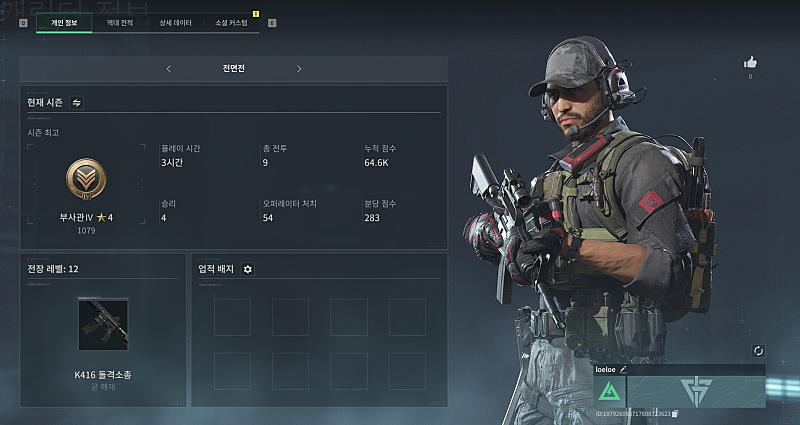This screenshot has height=425, width=800.
Task: Edit the loeloe nickname with the pencil icon
Action: [x=624, y=369]
